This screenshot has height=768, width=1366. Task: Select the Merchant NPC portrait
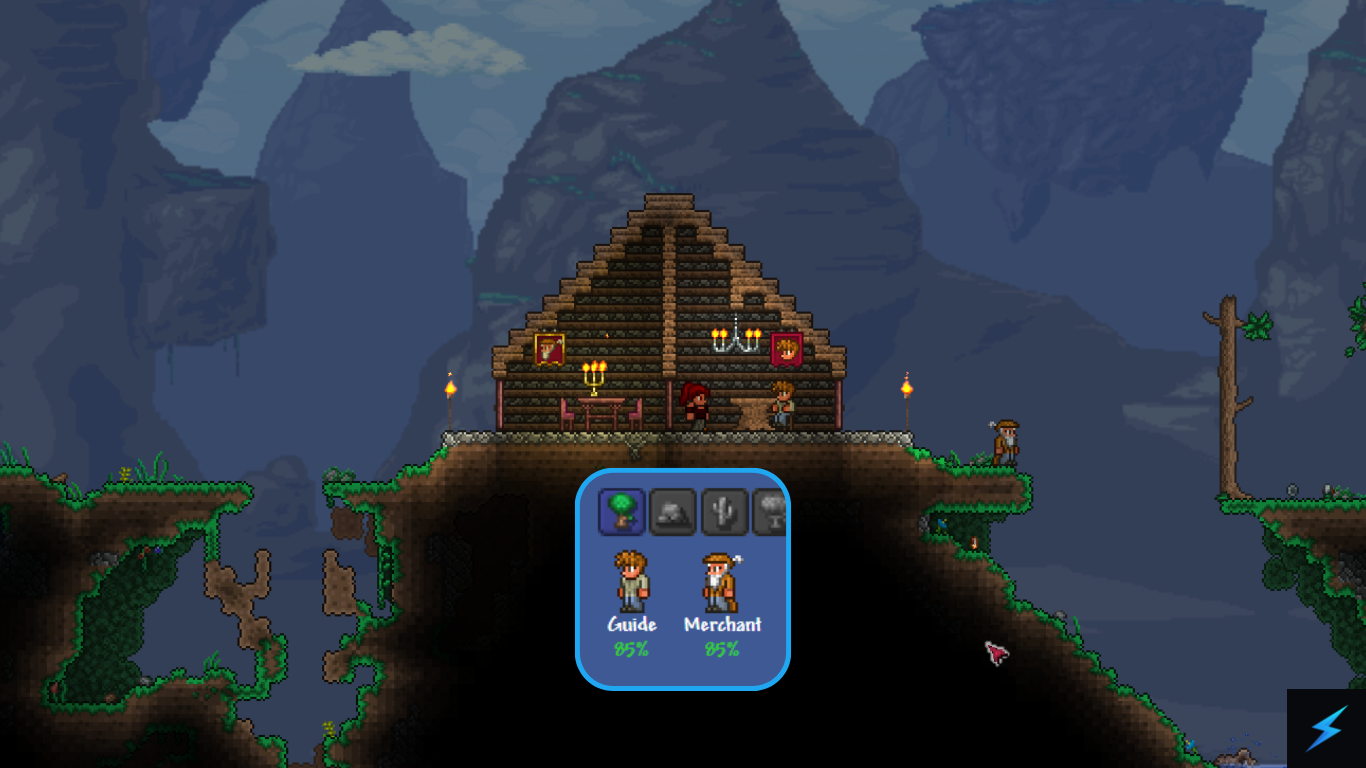(x=720, y=582)
